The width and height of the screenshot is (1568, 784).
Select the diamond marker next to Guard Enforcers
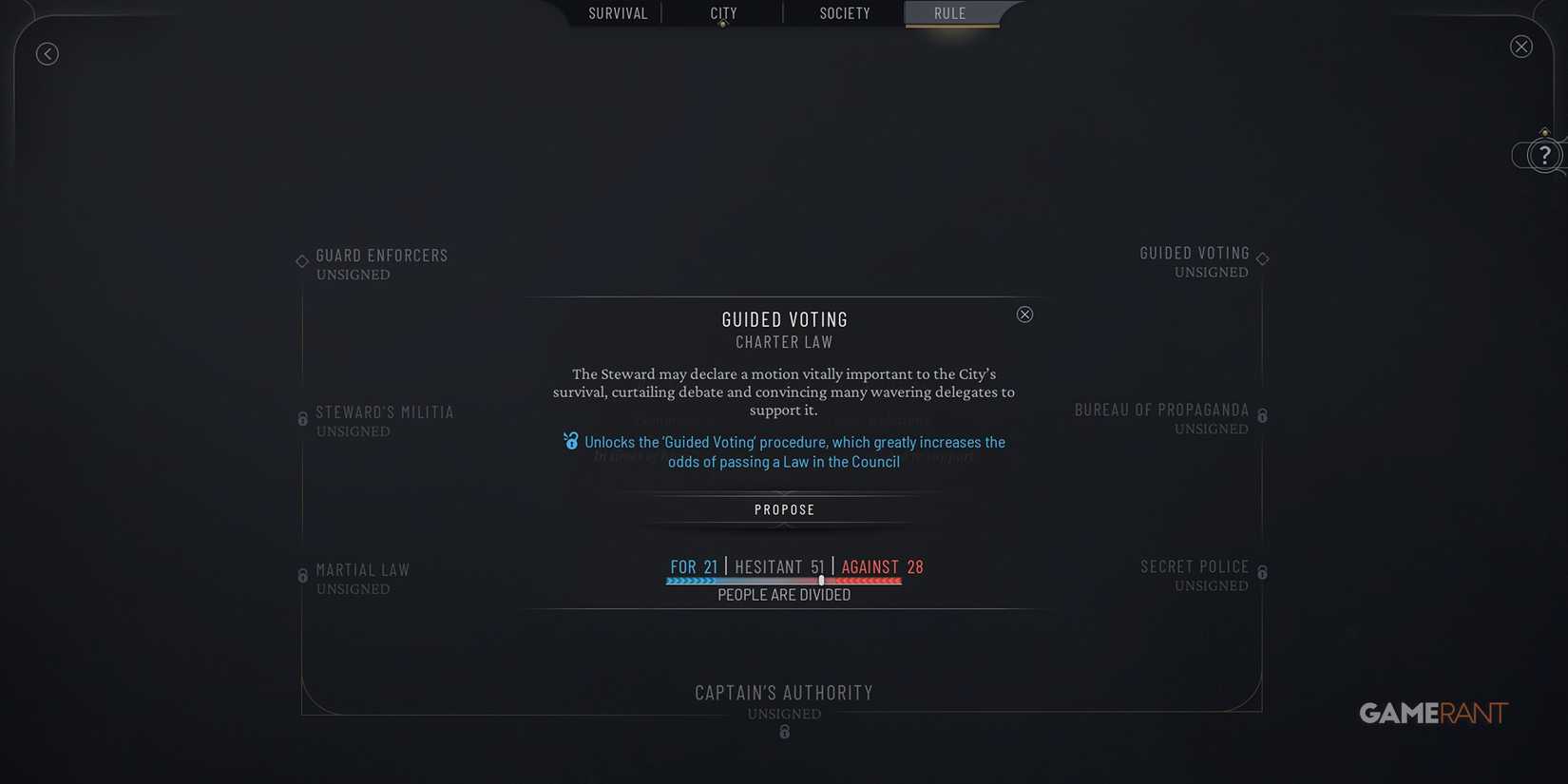click(x=301, y=260)
